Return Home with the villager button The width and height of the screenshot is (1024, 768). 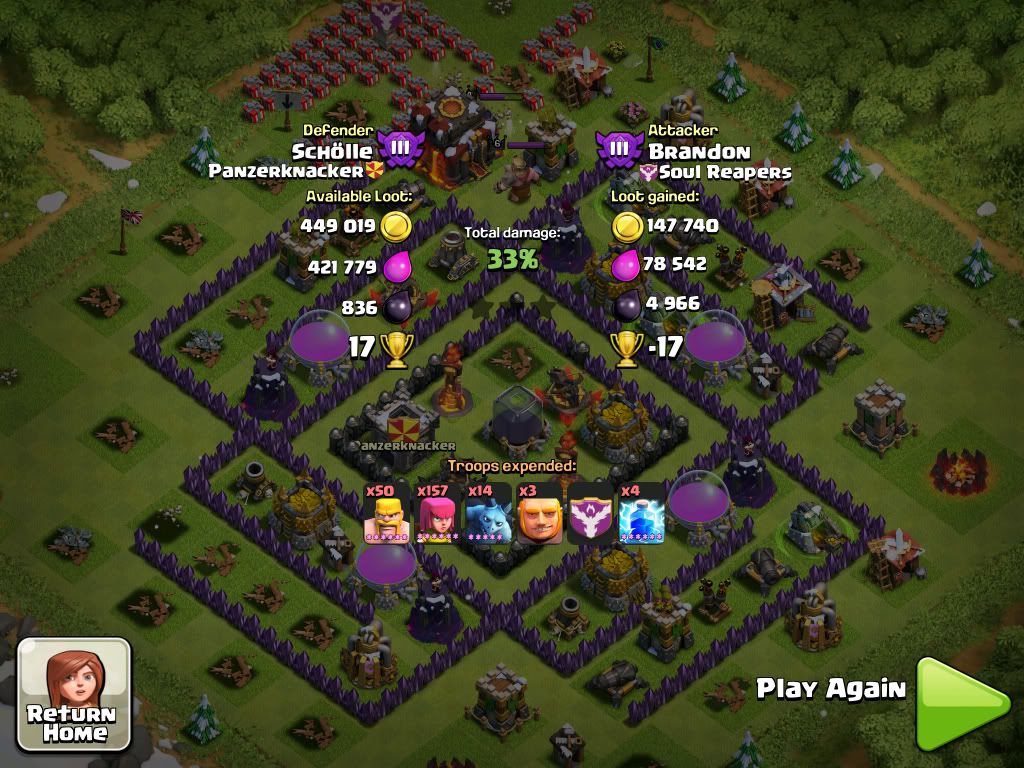pos(74,695)
